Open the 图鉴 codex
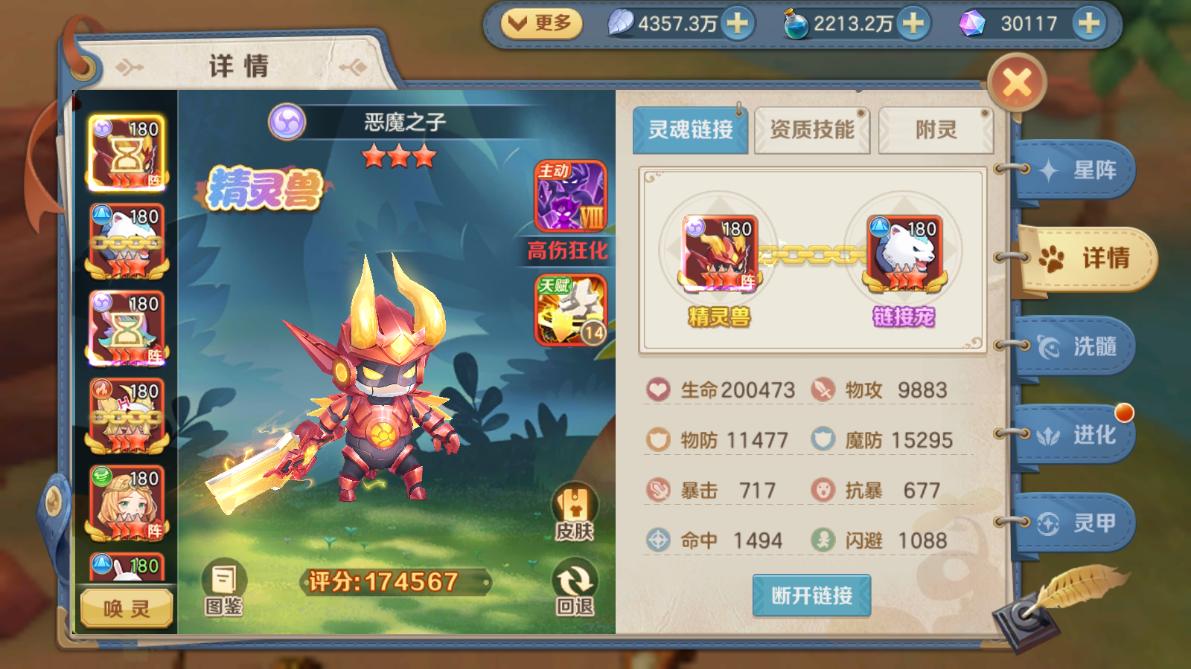Viewport: 1191px width, 669px height. pos(224,587)
